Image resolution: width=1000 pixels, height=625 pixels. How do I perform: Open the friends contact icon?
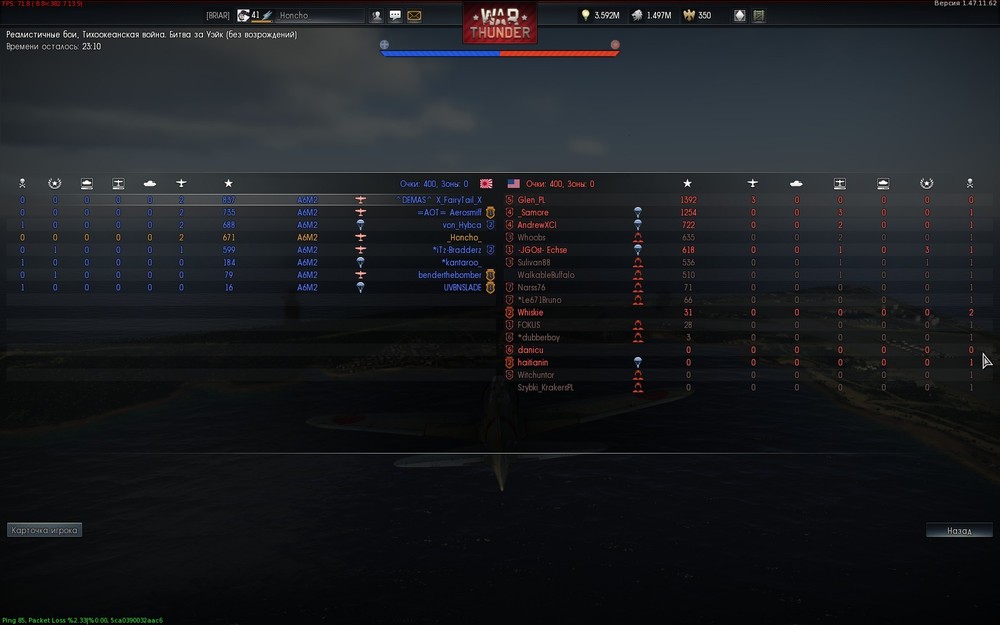[377, 16]
